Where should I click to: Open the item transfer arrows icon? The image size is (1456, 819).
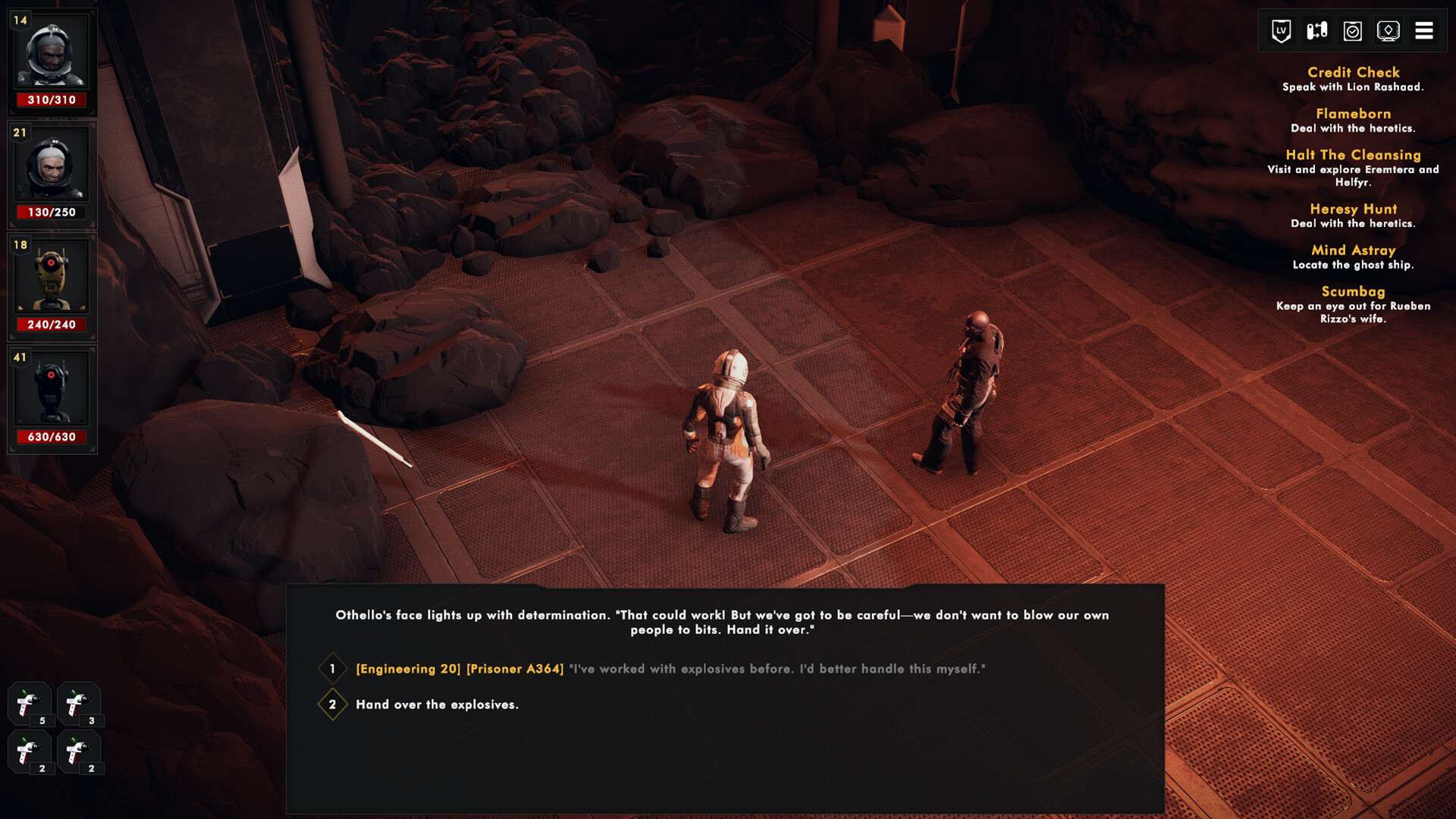pyautogui.click(x=1316, y=31)
